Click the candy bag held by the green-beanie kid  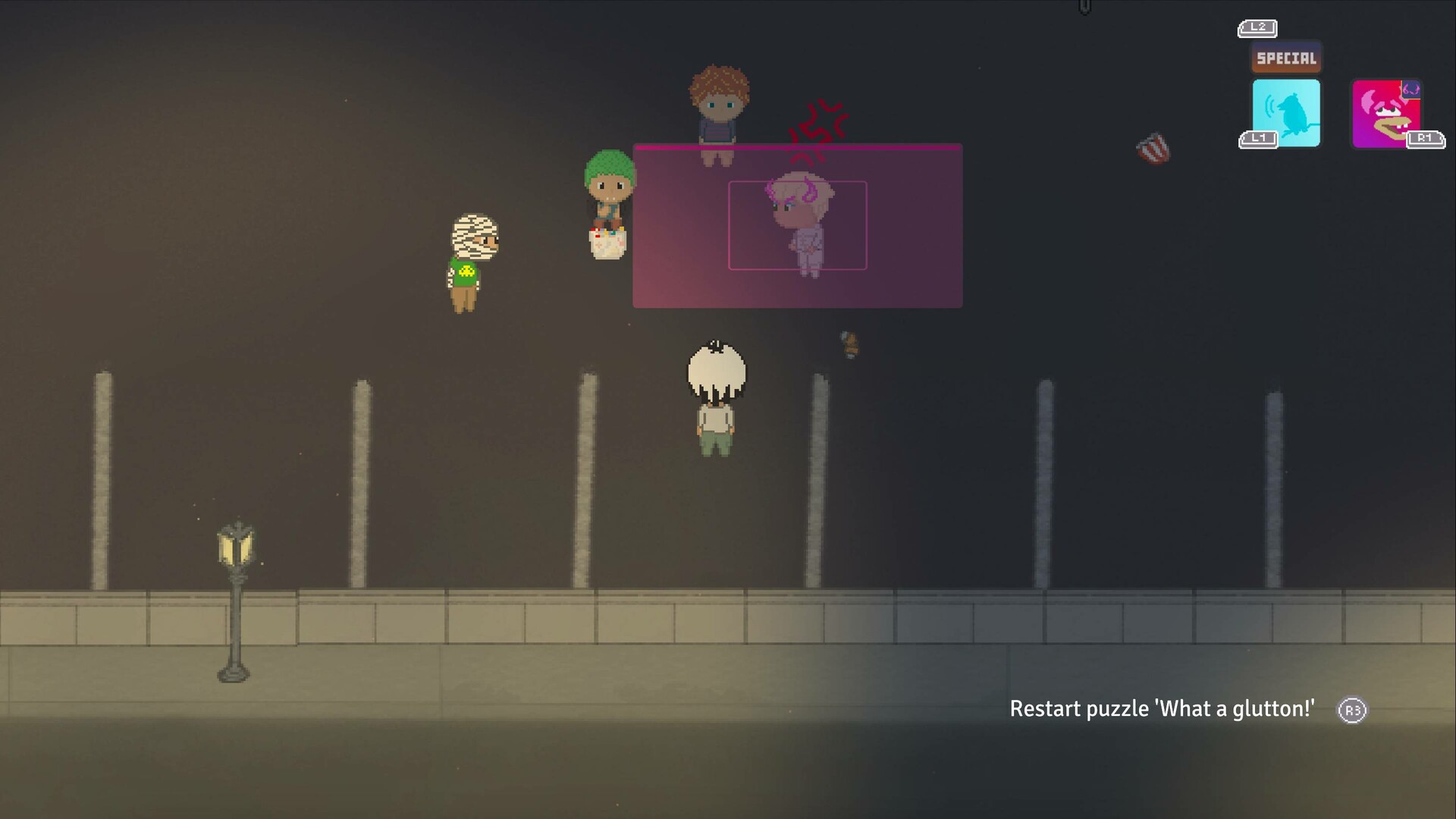(x=606, y=243)
